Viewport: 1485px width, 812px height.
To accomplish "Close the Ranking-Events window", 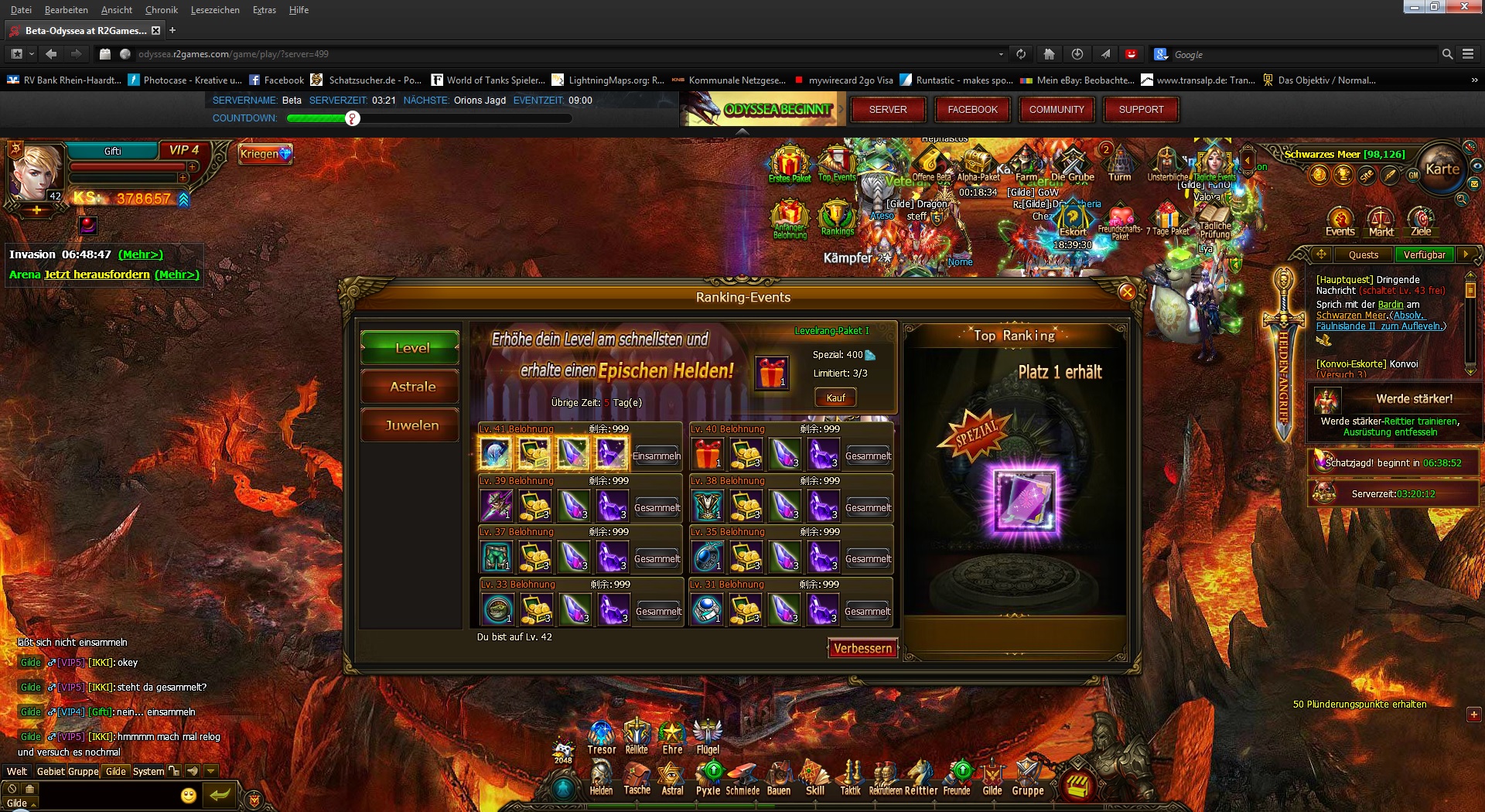I will click(x=1127, y=292).
